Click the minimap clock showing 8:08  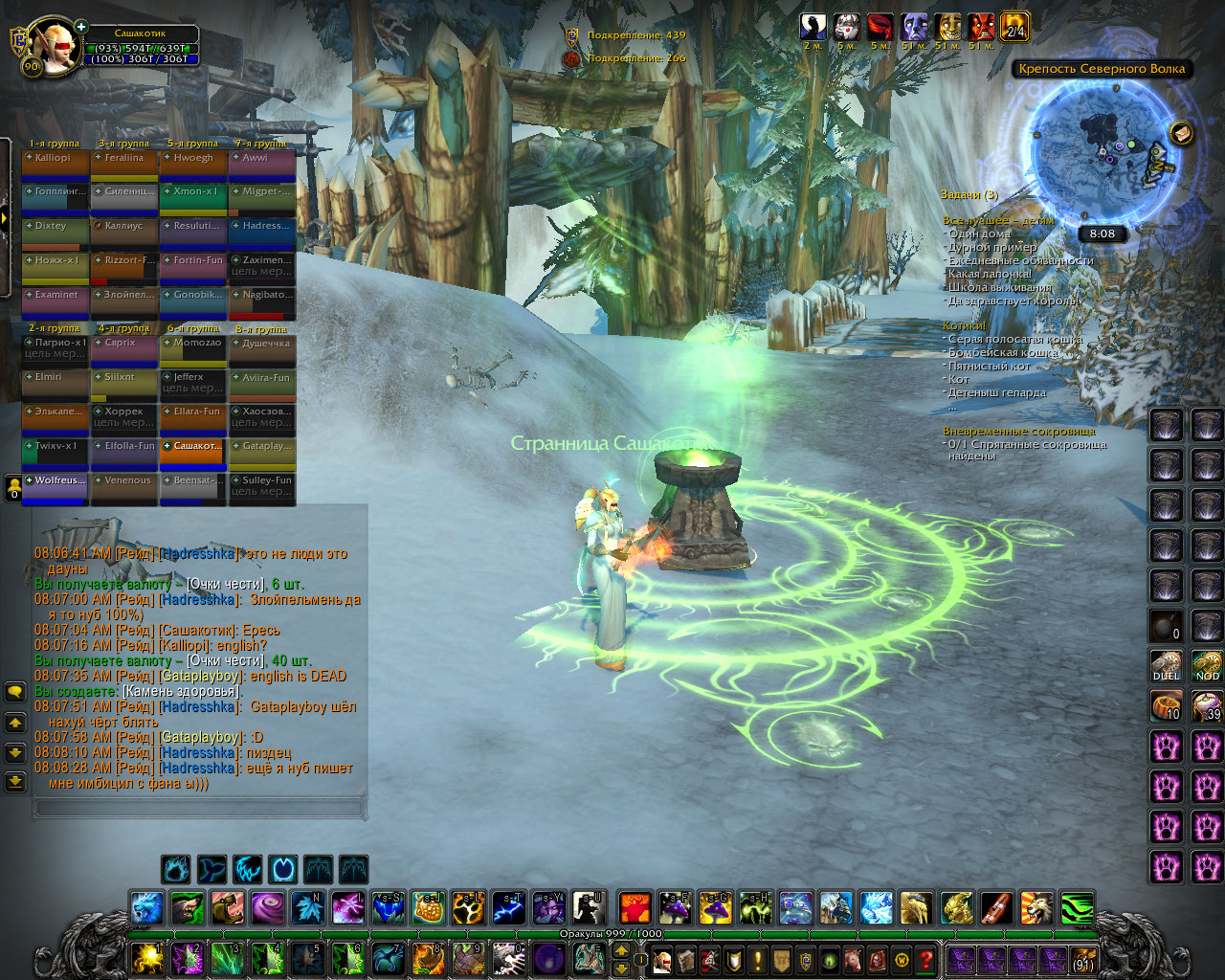[x=1102, y=234]
